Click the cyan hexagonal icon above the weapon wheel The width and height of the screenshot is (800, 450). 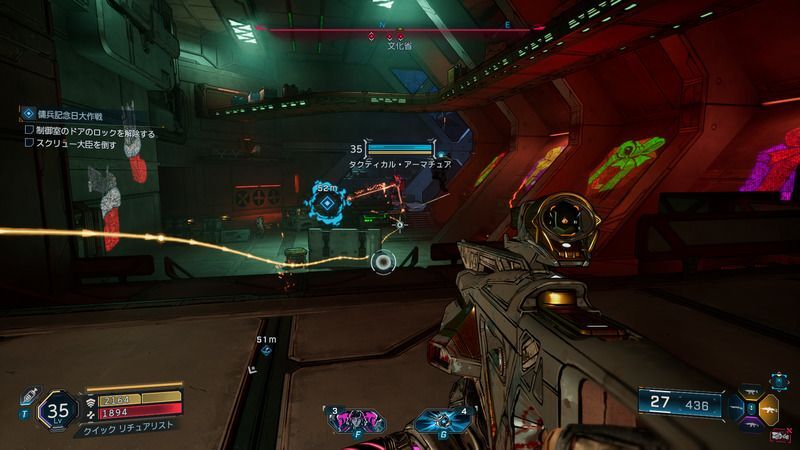778,381
